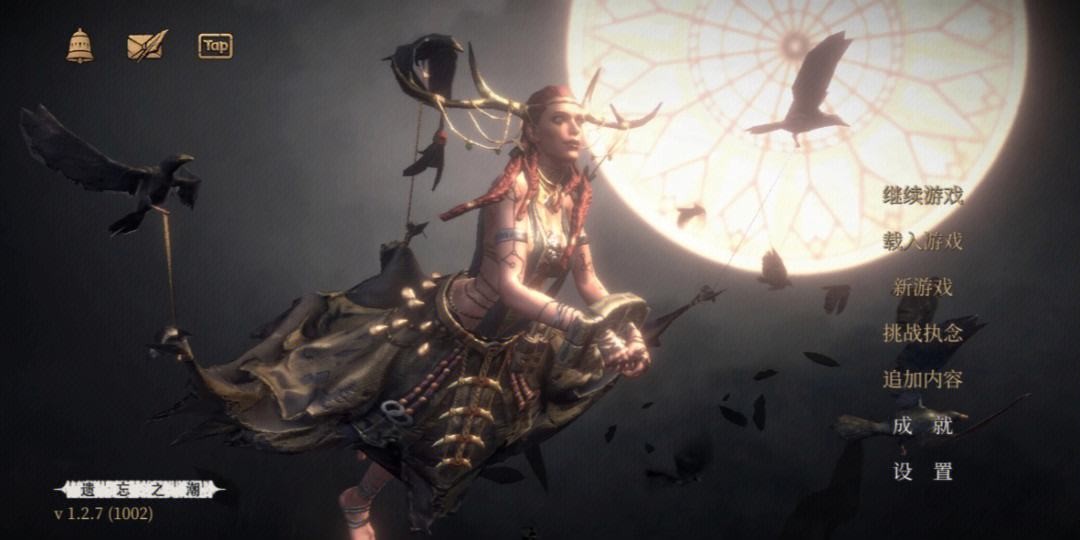
Task: View the 成就 achievements list
Action: (922, 425)
